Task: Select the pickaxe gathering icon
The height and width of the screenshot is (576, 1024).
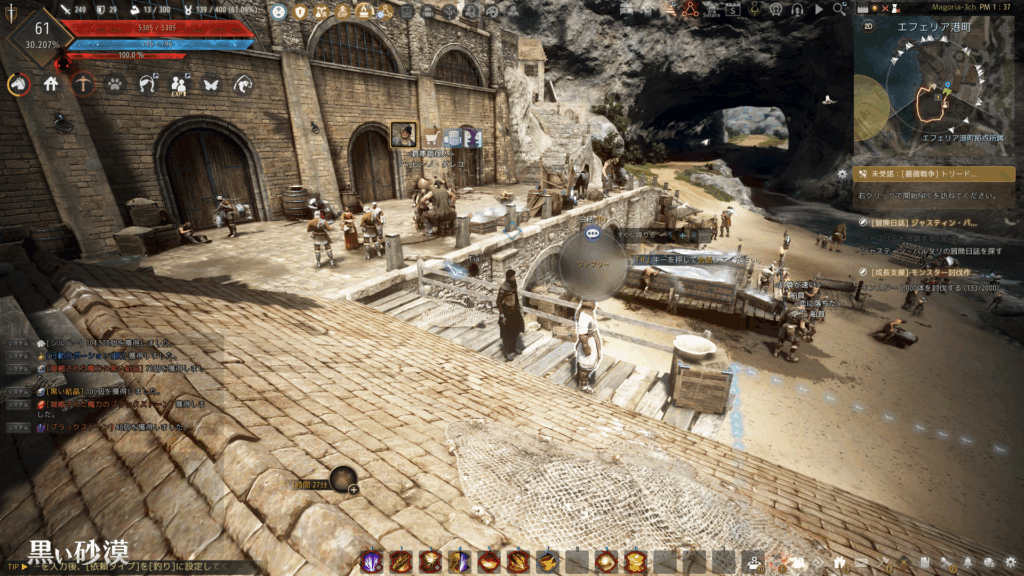Action: [83, 85]
